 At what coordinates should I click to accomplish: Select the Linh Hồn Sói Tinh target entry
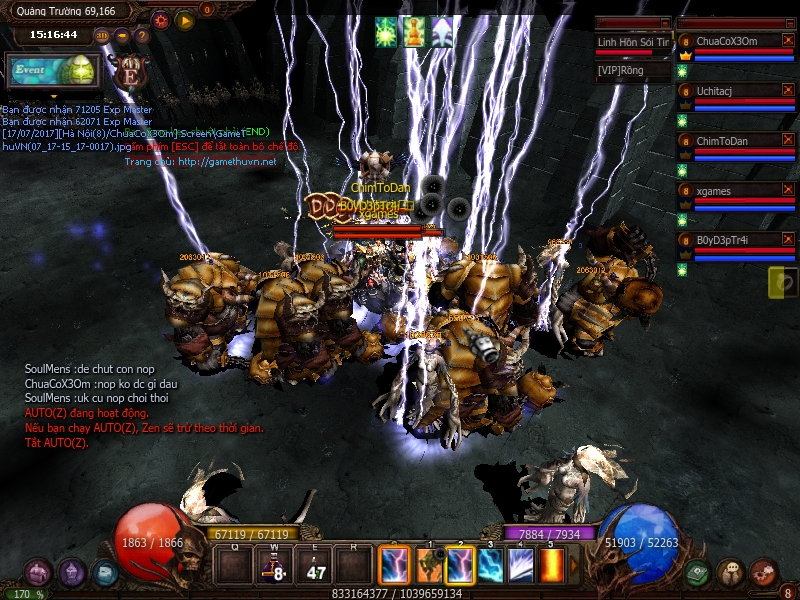point(632,42)
